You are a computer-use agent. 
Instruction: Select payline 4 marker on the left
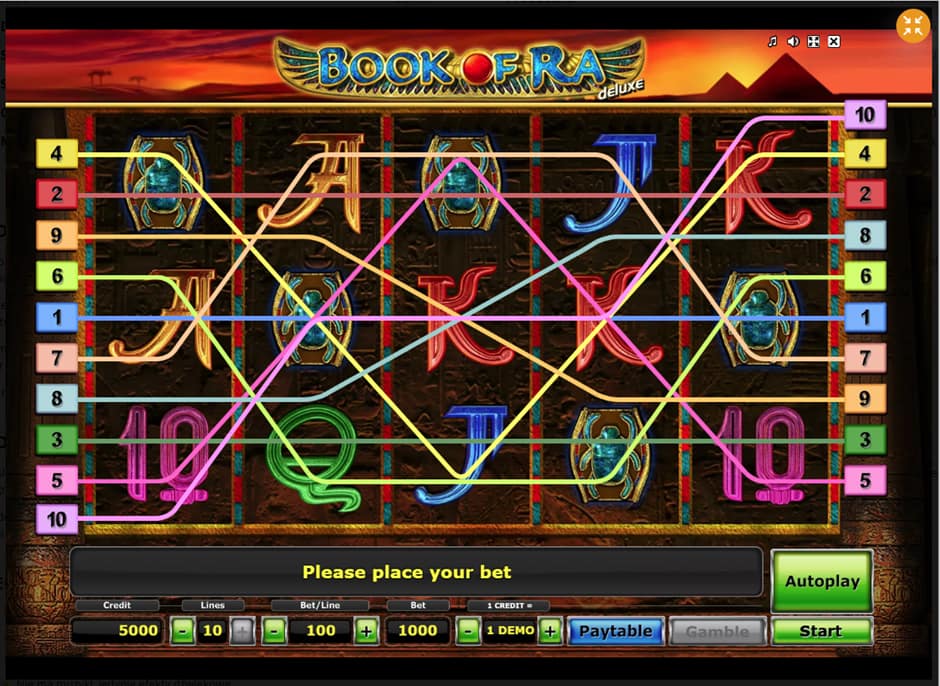click(56, 154)
